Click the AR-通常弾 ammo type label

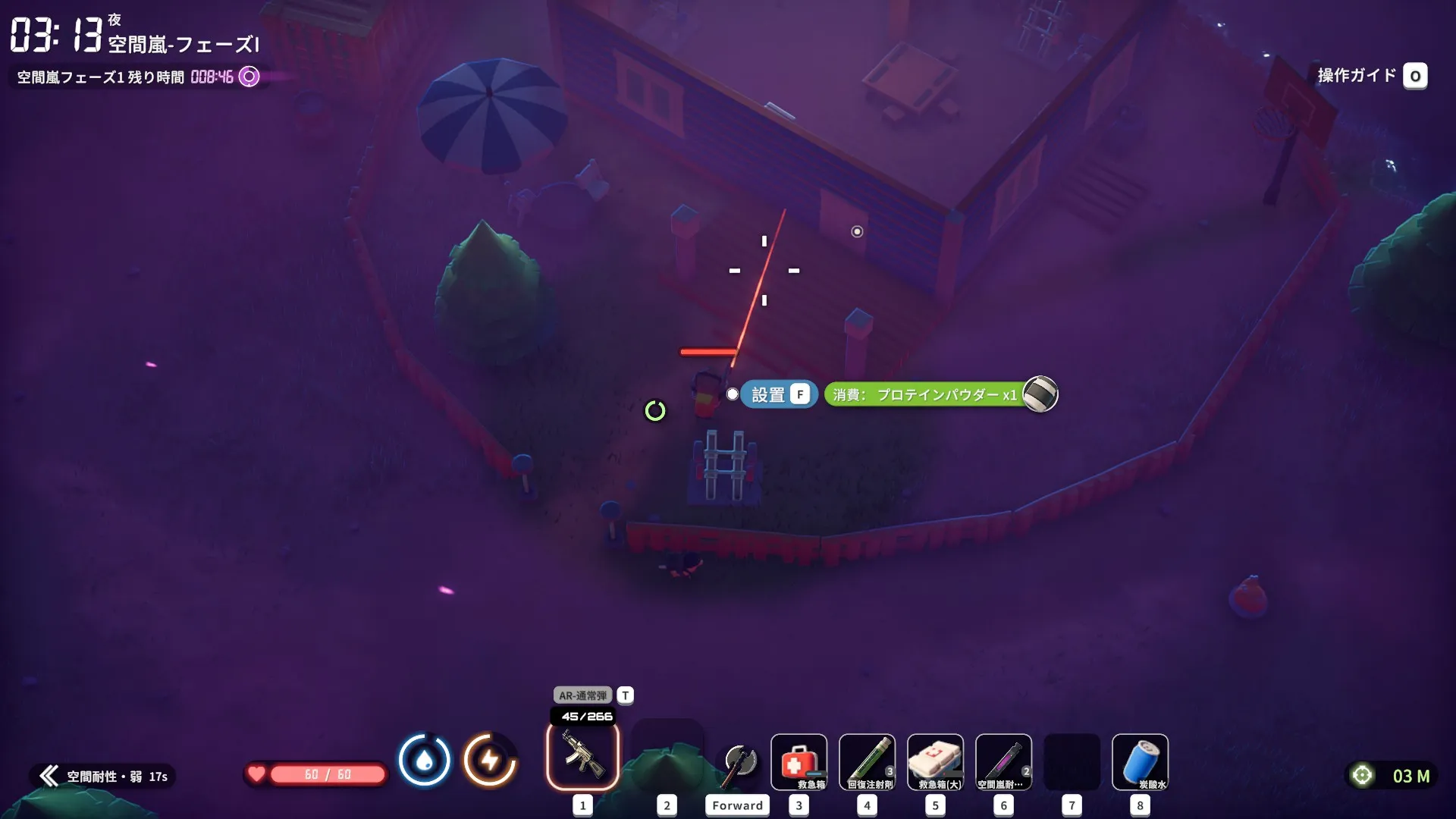pos(582,695)
